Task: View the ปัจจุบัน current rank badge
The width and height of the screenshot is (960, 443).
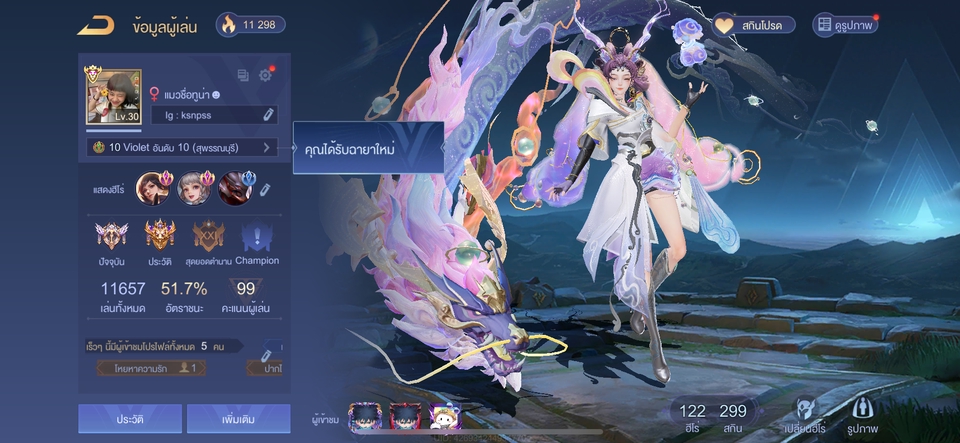Action: [x=110, y=241]
